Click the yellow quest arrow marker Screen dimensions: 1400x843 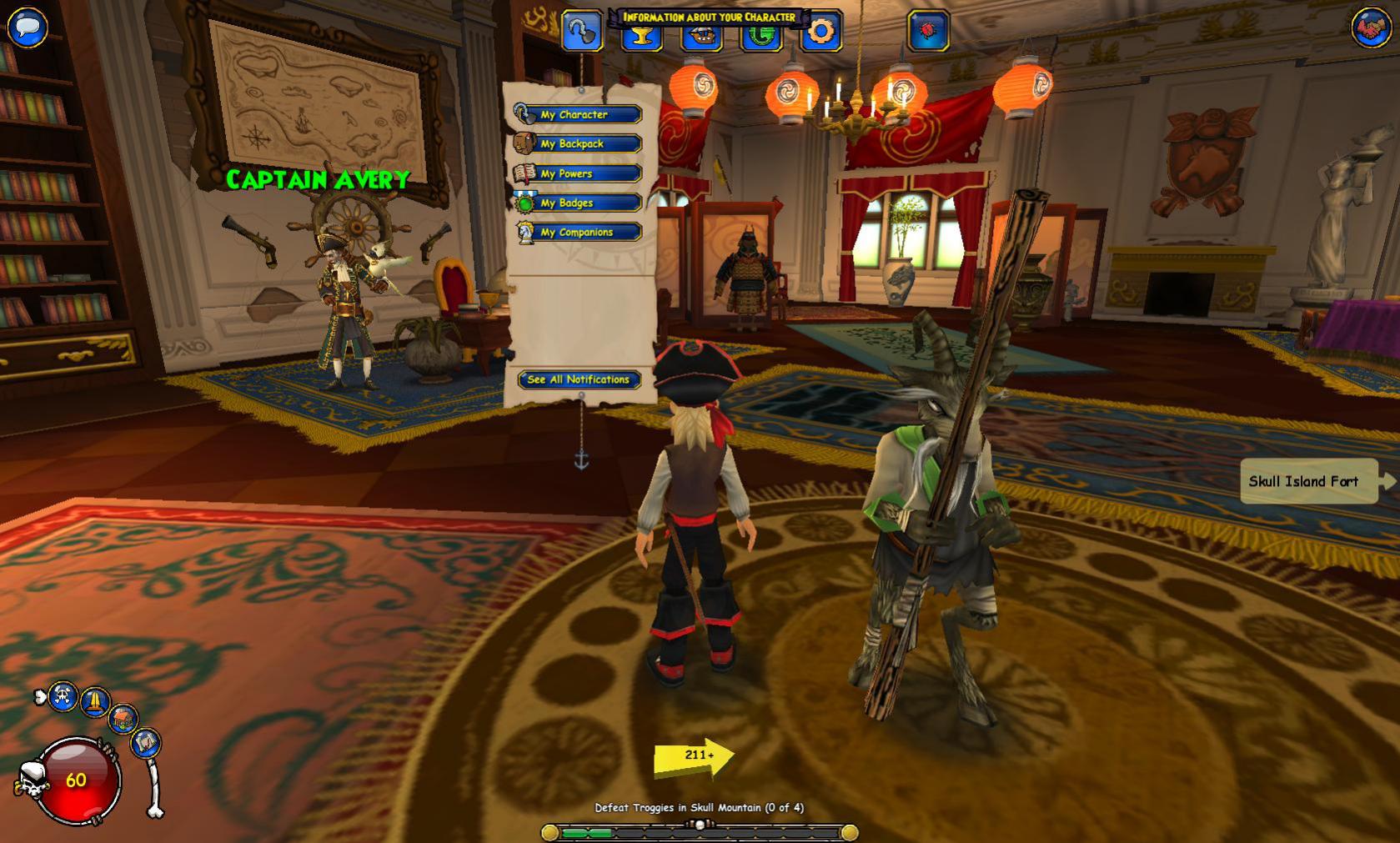pos(695,756)
